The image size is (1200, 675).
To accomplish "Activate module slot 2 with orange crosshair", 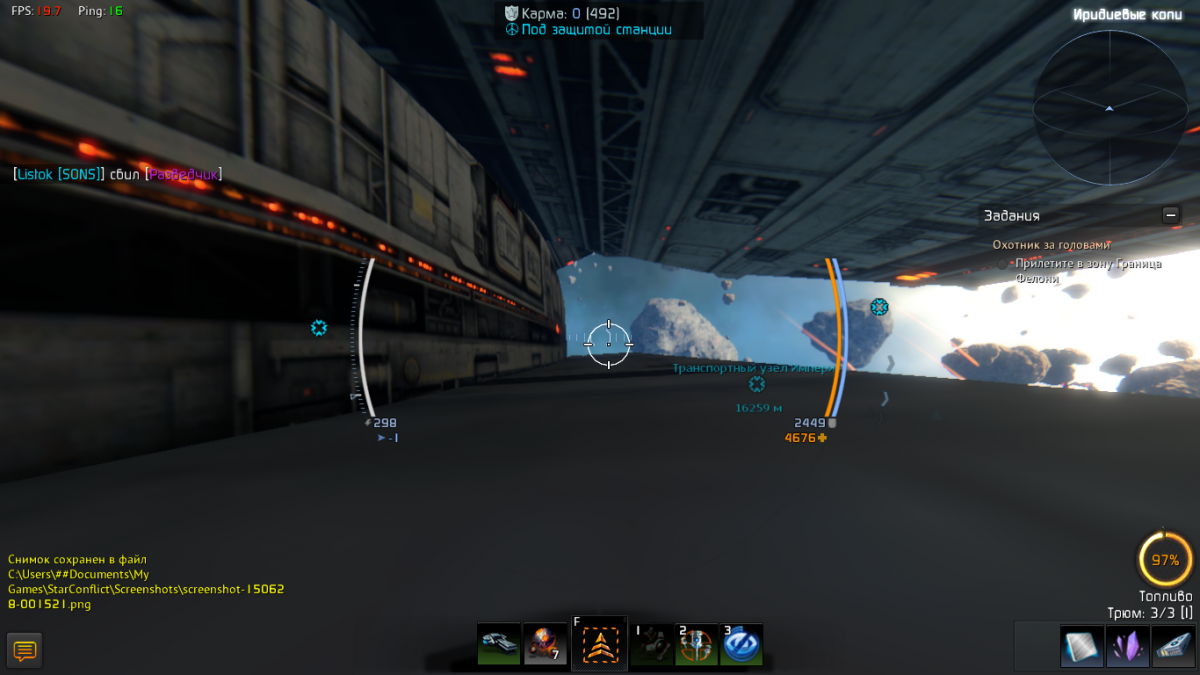I will pos(696,645).
